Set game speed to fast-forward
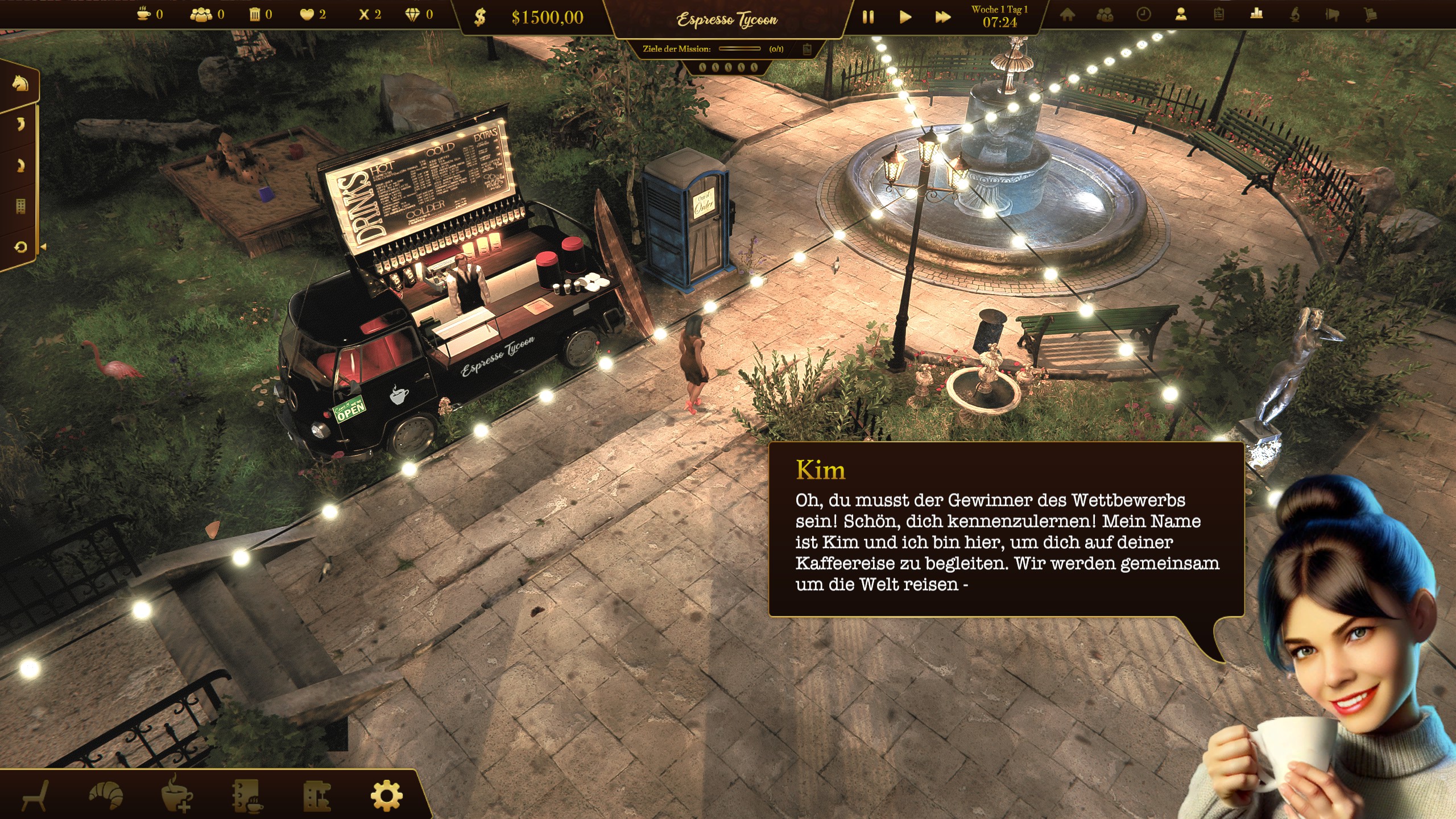 (942, 17)
